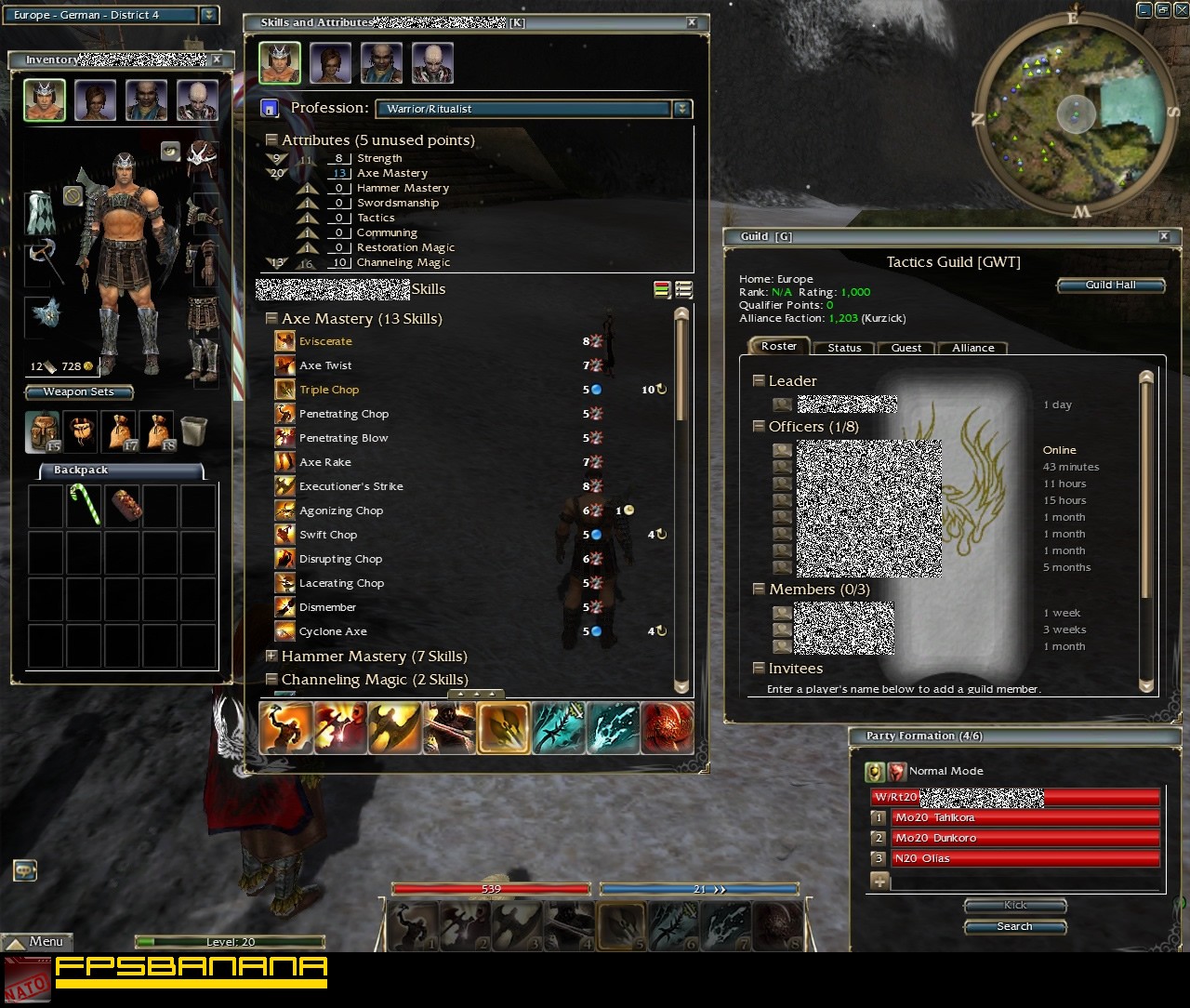
Task: Open the Warrior/Ritualist profession dropdown
Action: point(683,109)
